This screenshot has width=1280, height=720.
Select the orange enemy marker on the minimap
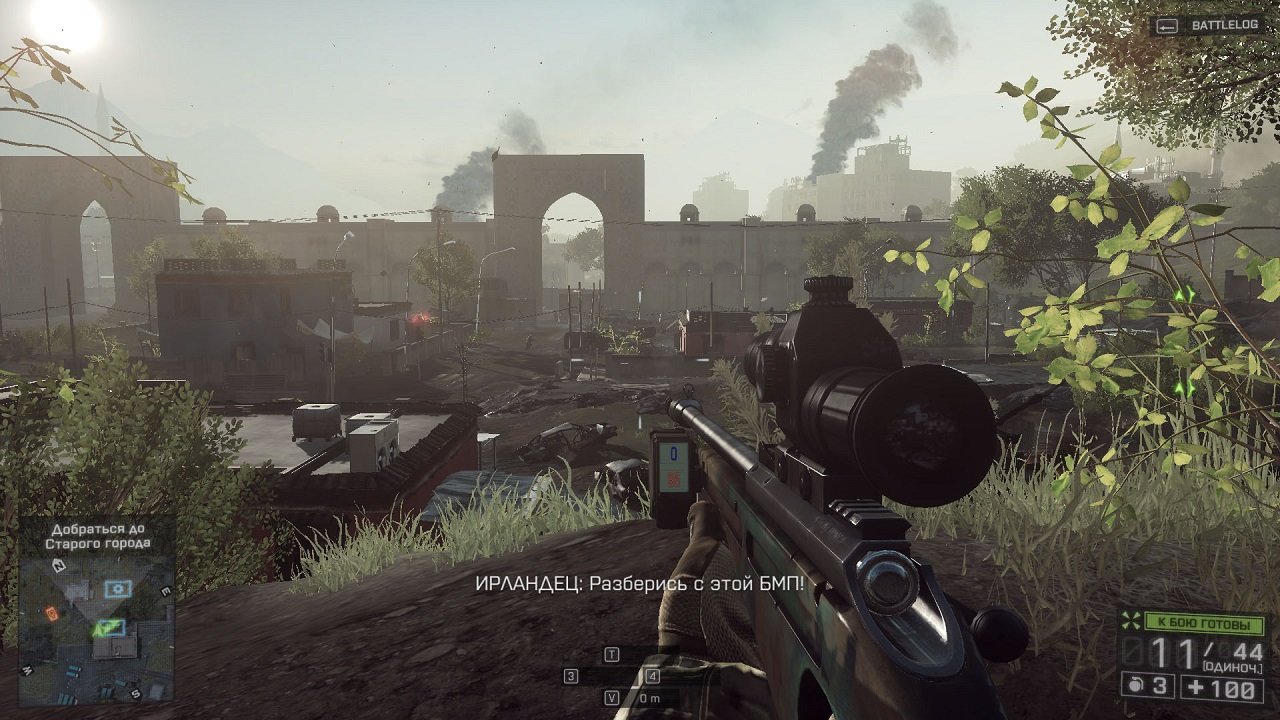[51, 615]
